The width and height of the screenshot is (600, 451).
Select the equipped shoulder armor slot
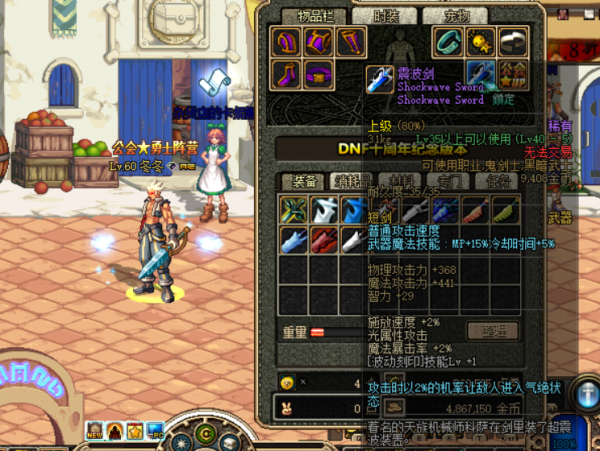coord(288,42)
